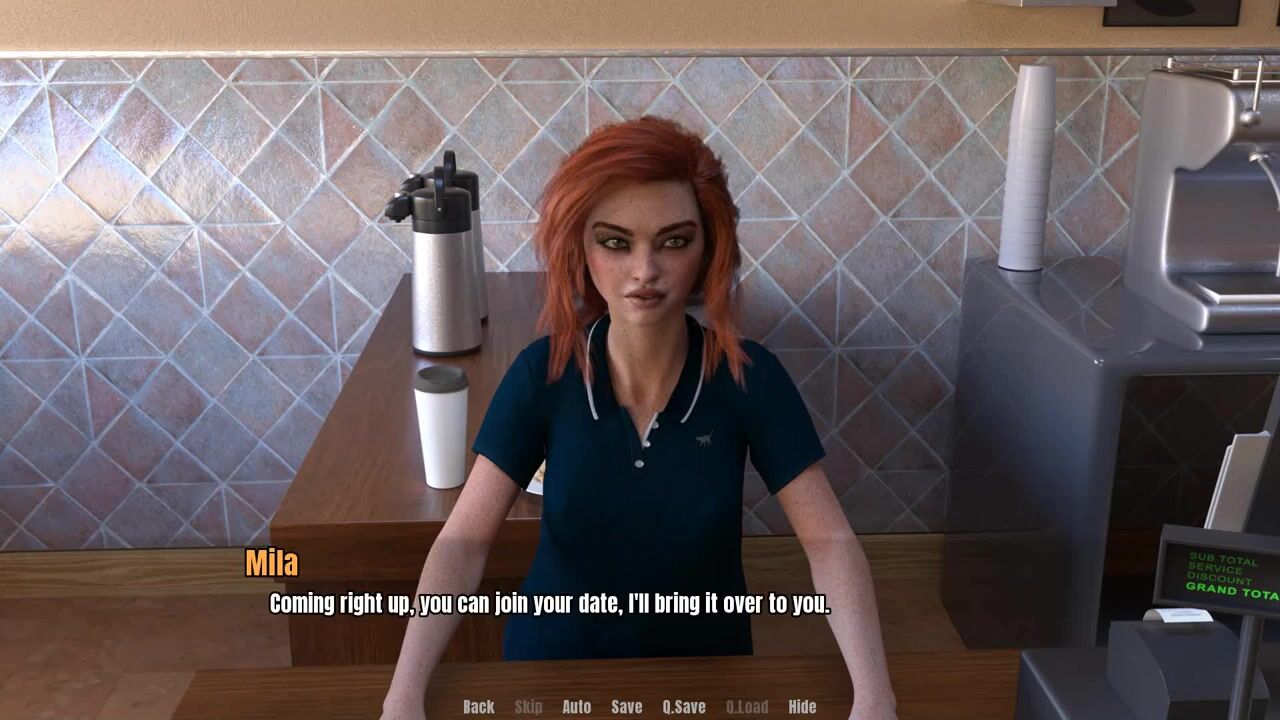1280x720 pixels.
Task: Open the Save menu
Action: point(627,707)
